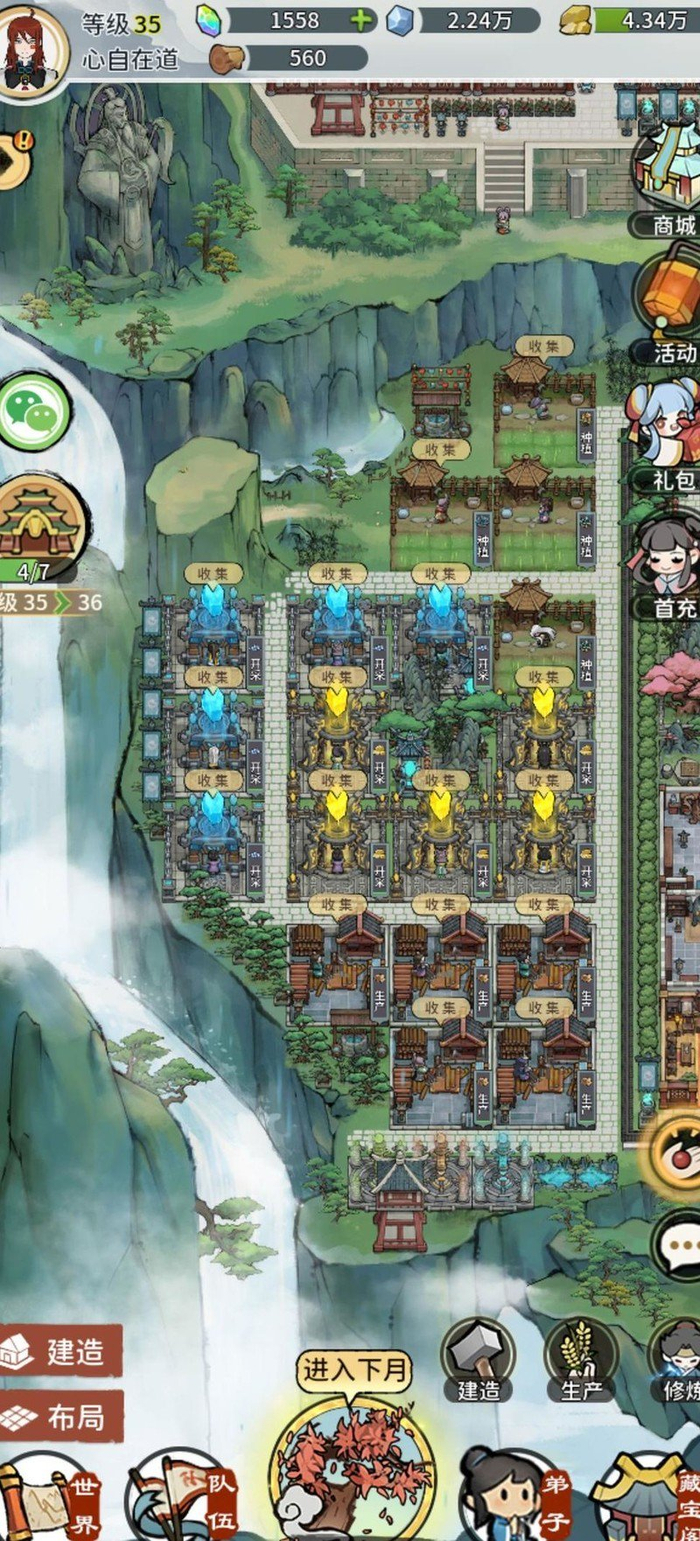Open the chat speech bubble
This screenshot has width=700, height=1541.
coord(678,1245)
